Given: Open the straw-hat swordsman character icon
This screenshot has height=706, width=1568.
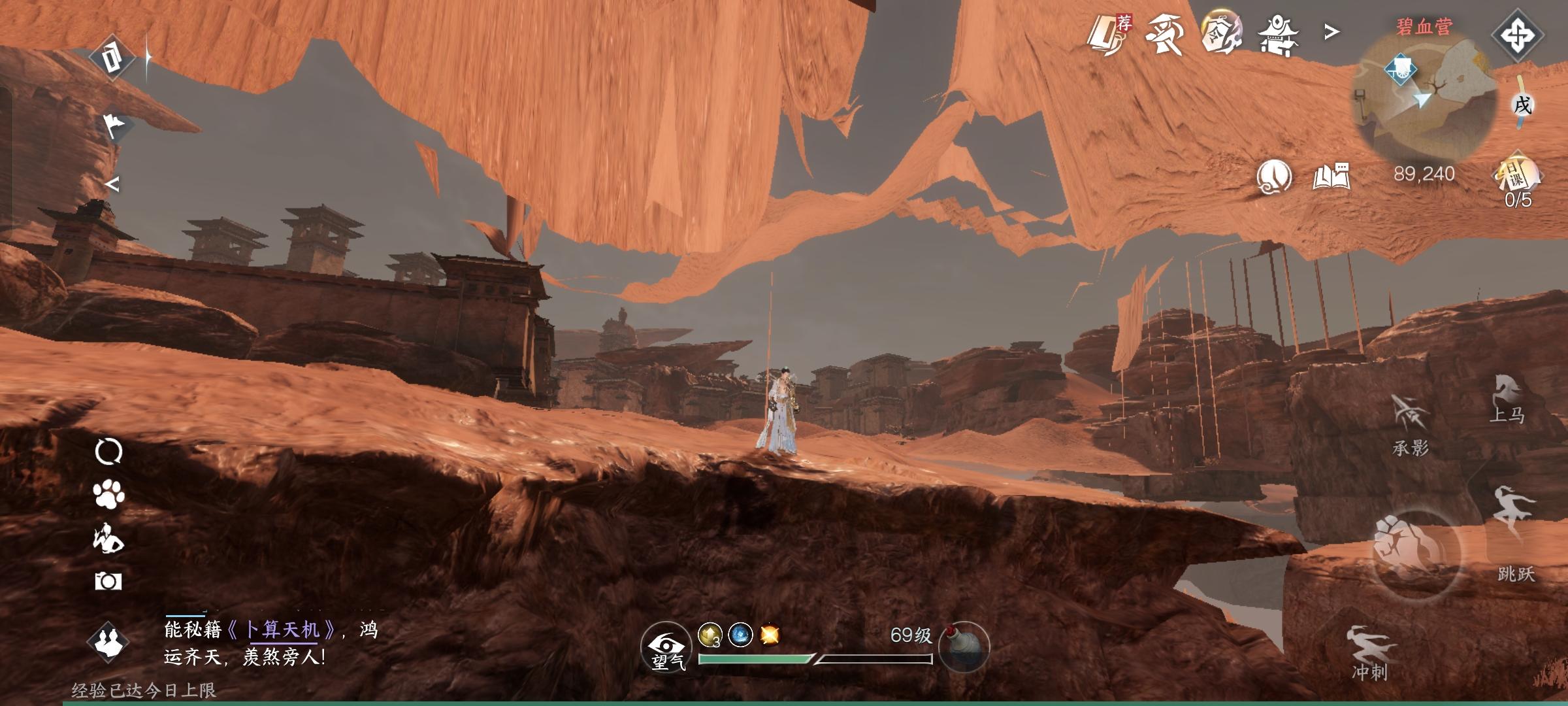Looking at the screenshot, I should click(x=1165, y=34).
